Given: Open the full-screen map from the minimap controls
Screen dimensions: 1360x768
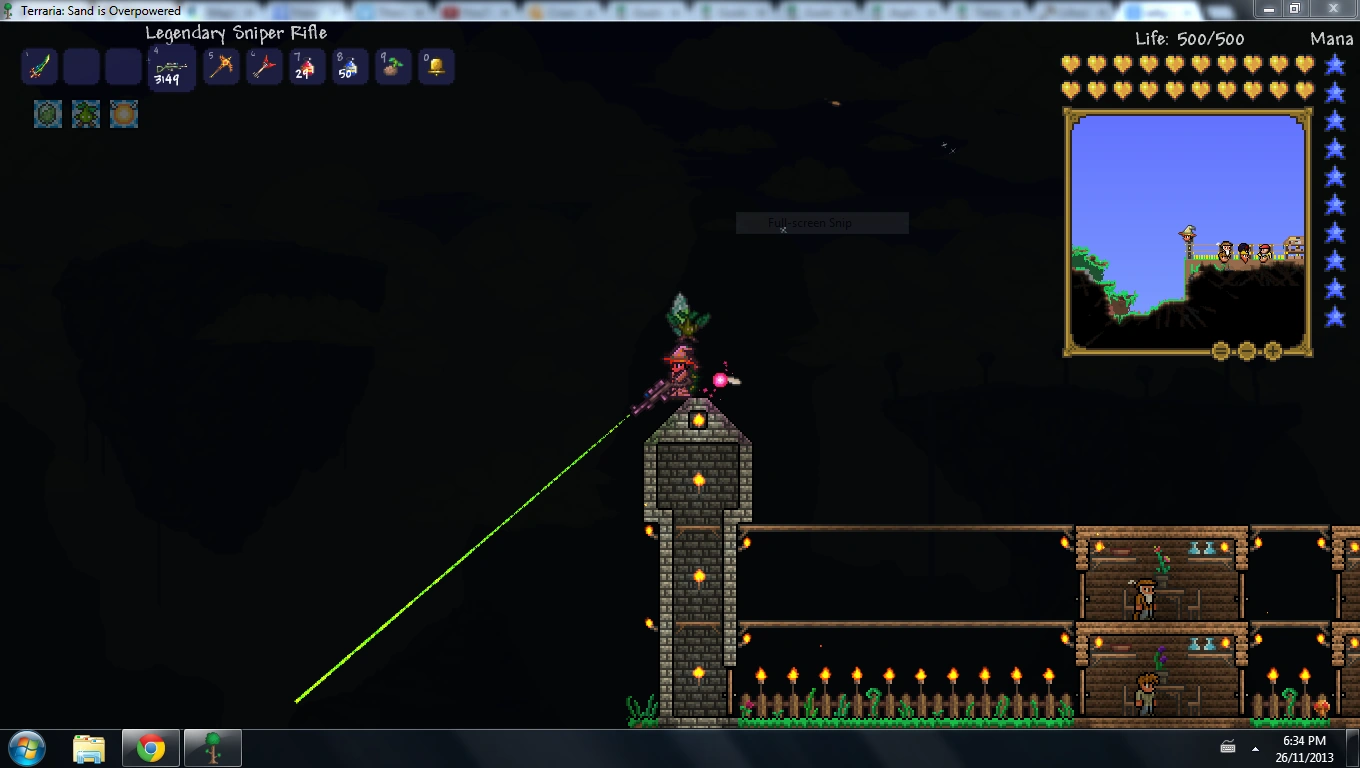Looking at the screenshot, I should point(1220,350).
